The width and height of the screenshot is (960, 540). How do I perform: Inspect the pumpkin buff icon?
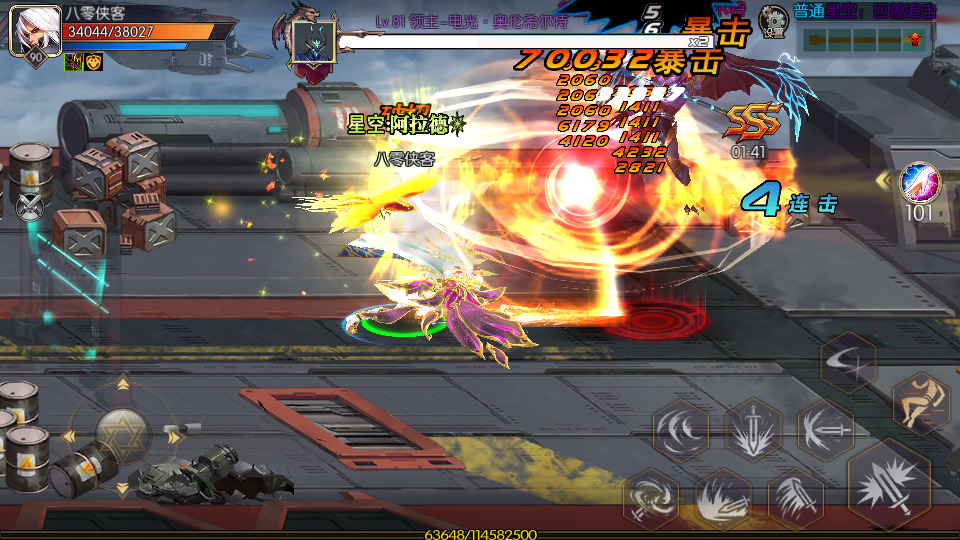pyautogui.click(x=93, y=63)
